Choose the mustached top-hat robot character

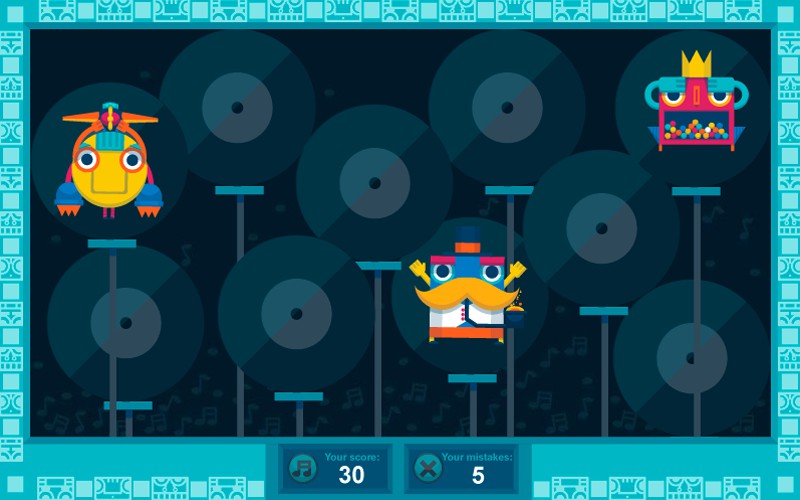467,290
